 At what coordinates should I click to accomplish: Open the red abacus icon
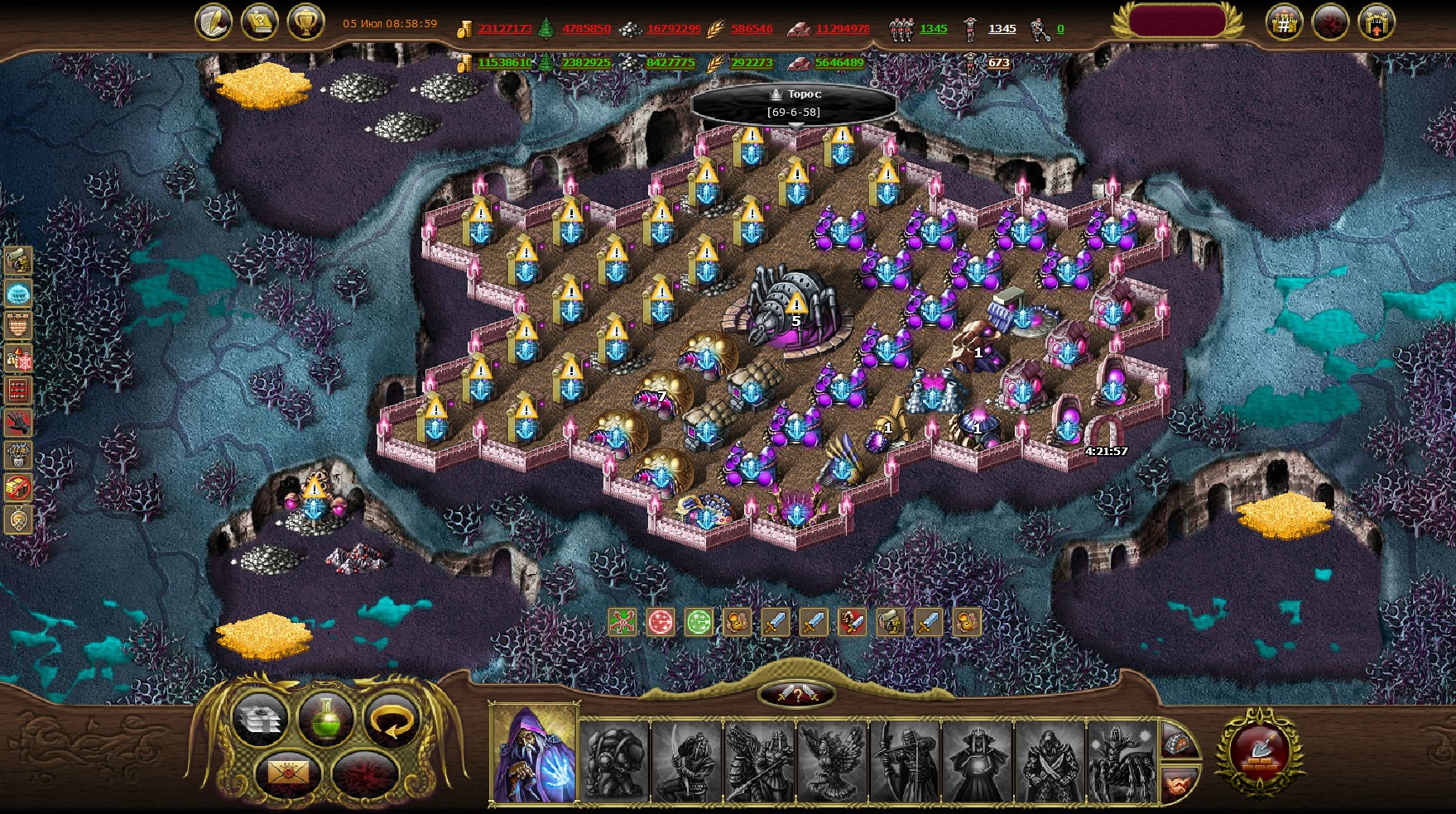18,390
